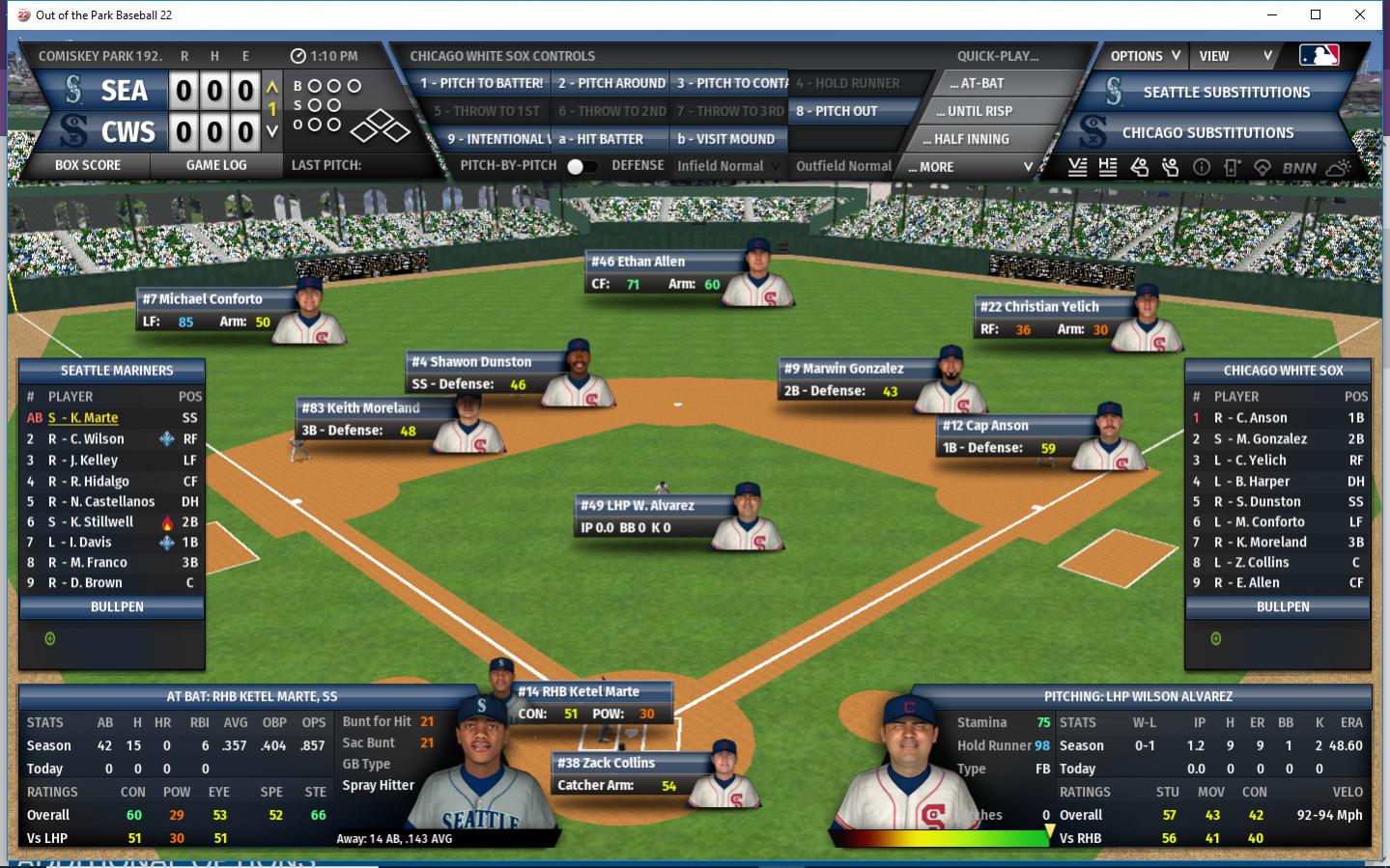1390x868 pixels.
Task: Click the BNN icon
Action: pos(1299,168)
